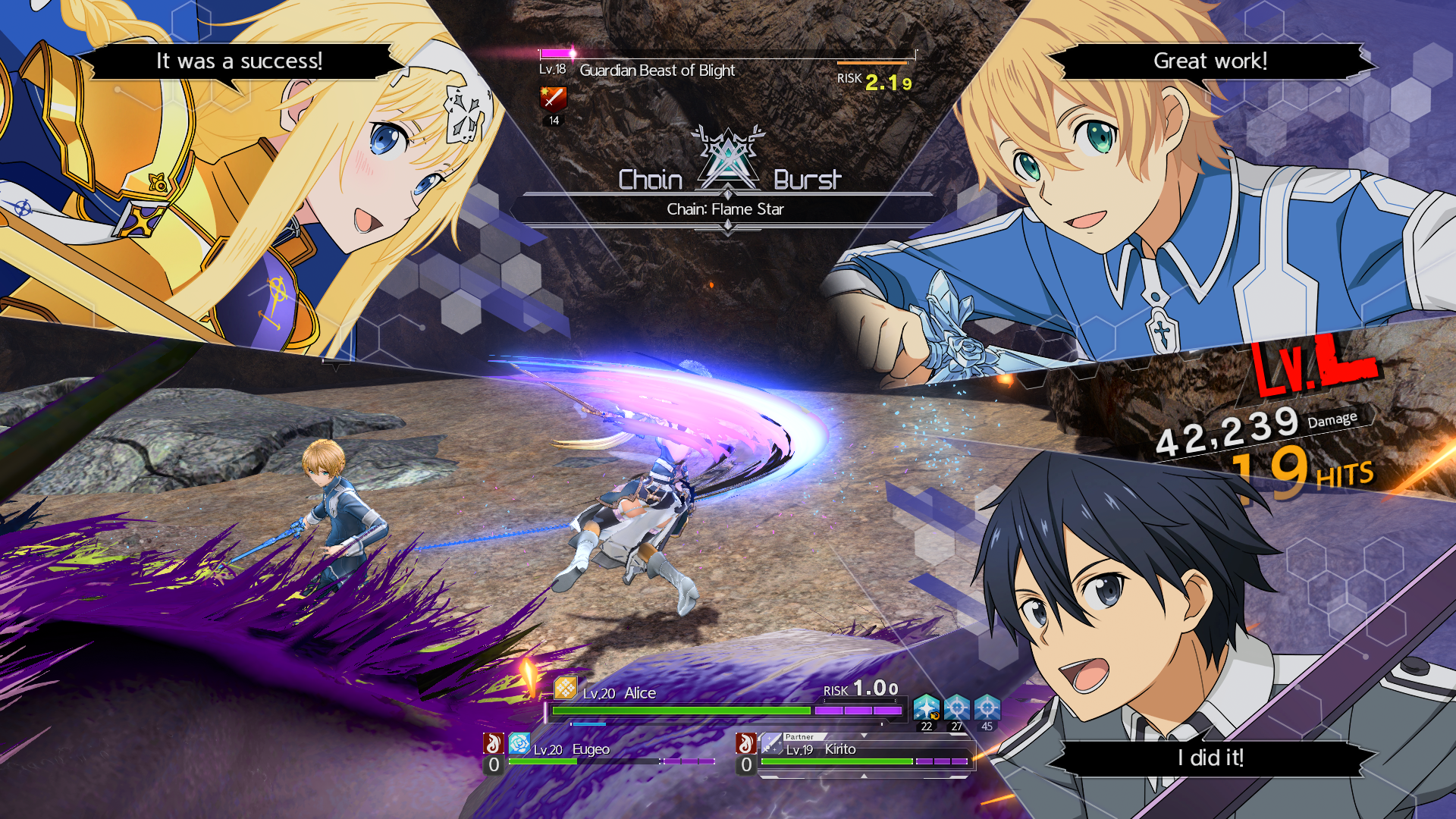Click the sparkle buff icon with timer 22
Image resolution: width=1456 pixels, height=819 pixels.
[926, 708]
